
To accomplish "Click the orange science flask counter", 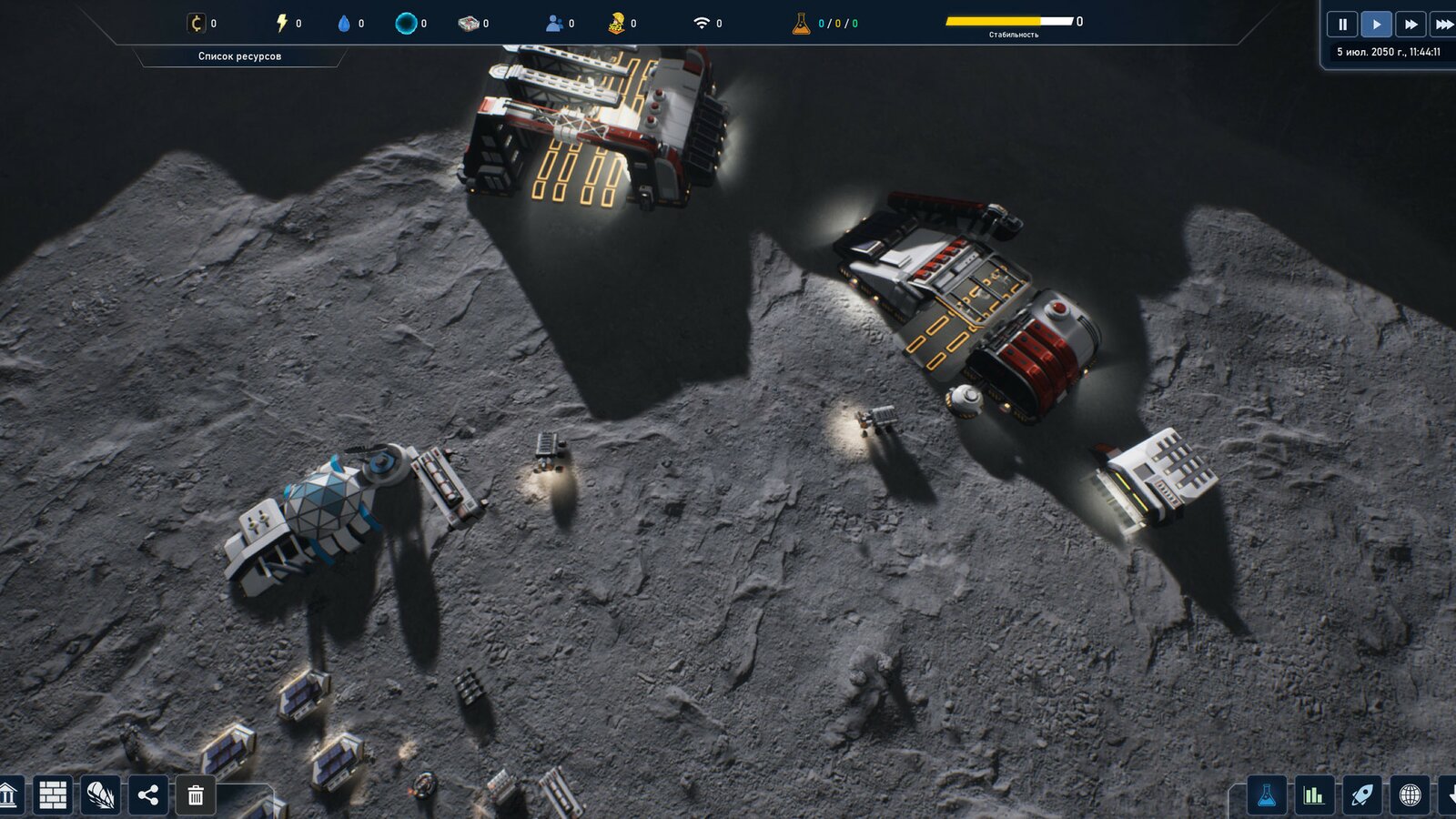I will coord(801,23).
